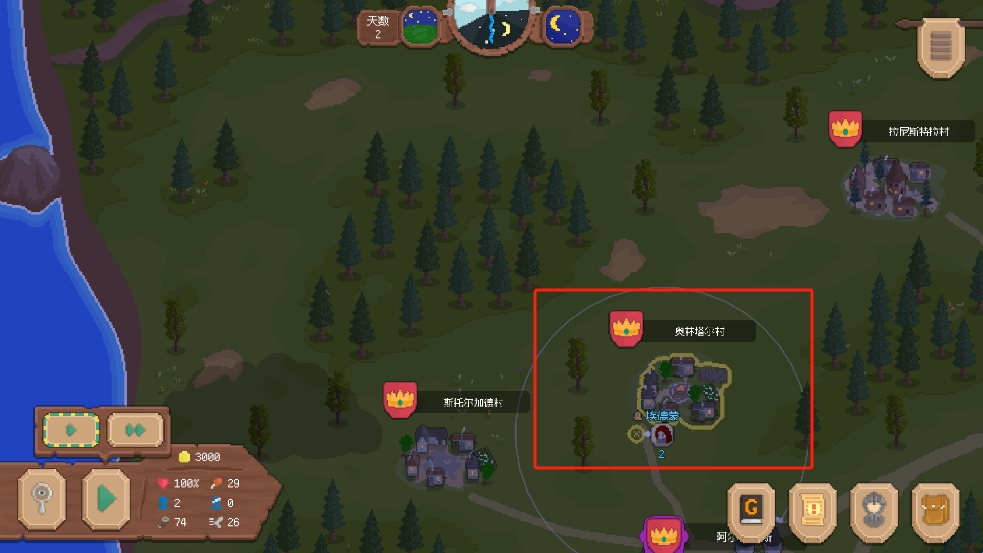Select the purple crown marker at the bottom
Image resolution: width=983 pixels, height=553 pixels.
pyautogui.click(x=661, y=533)
